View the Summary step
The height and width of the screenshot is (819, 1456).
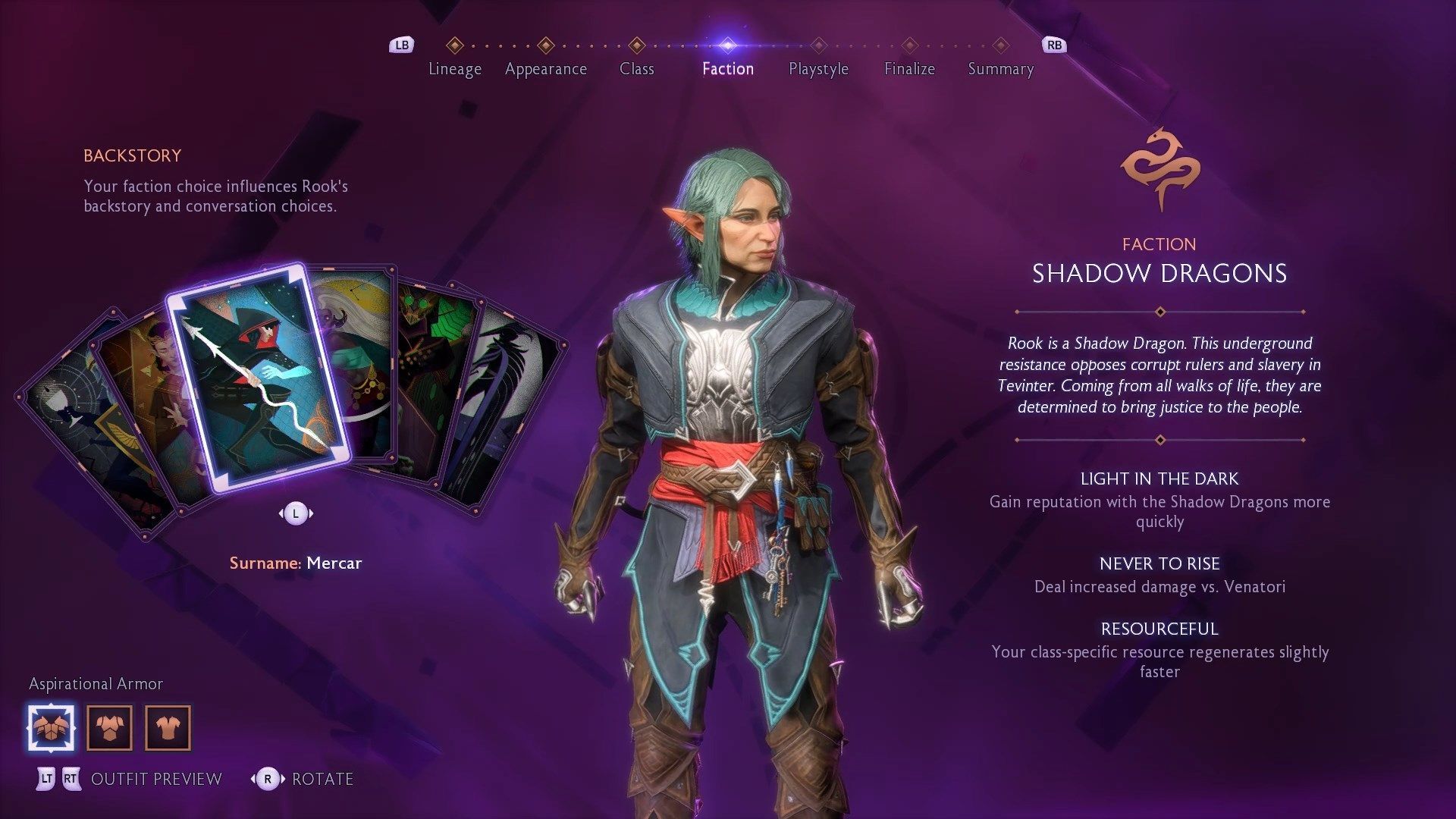(x=1000, y=68)
